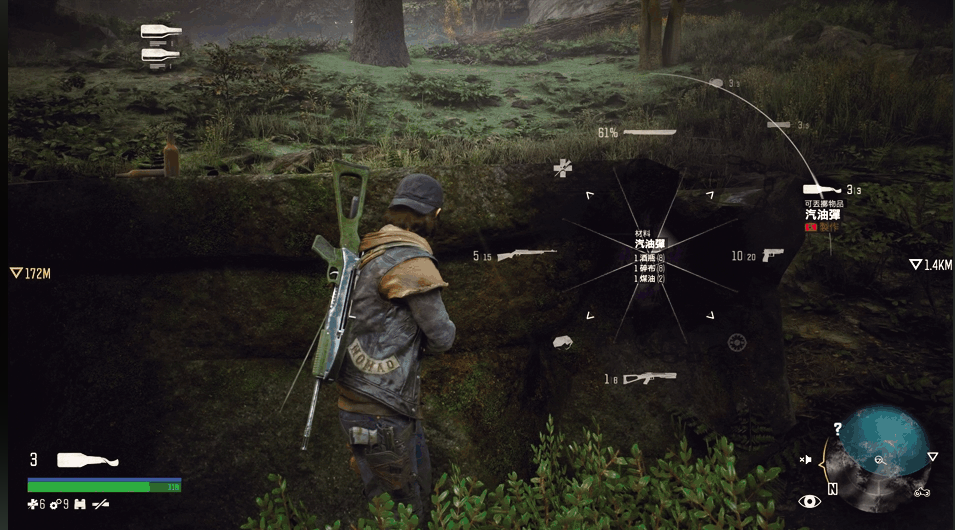The height and width of the screenshot is (530, 955).
Task: Choose the pistol sidearm slot
Action: click(x=771, y=255)
